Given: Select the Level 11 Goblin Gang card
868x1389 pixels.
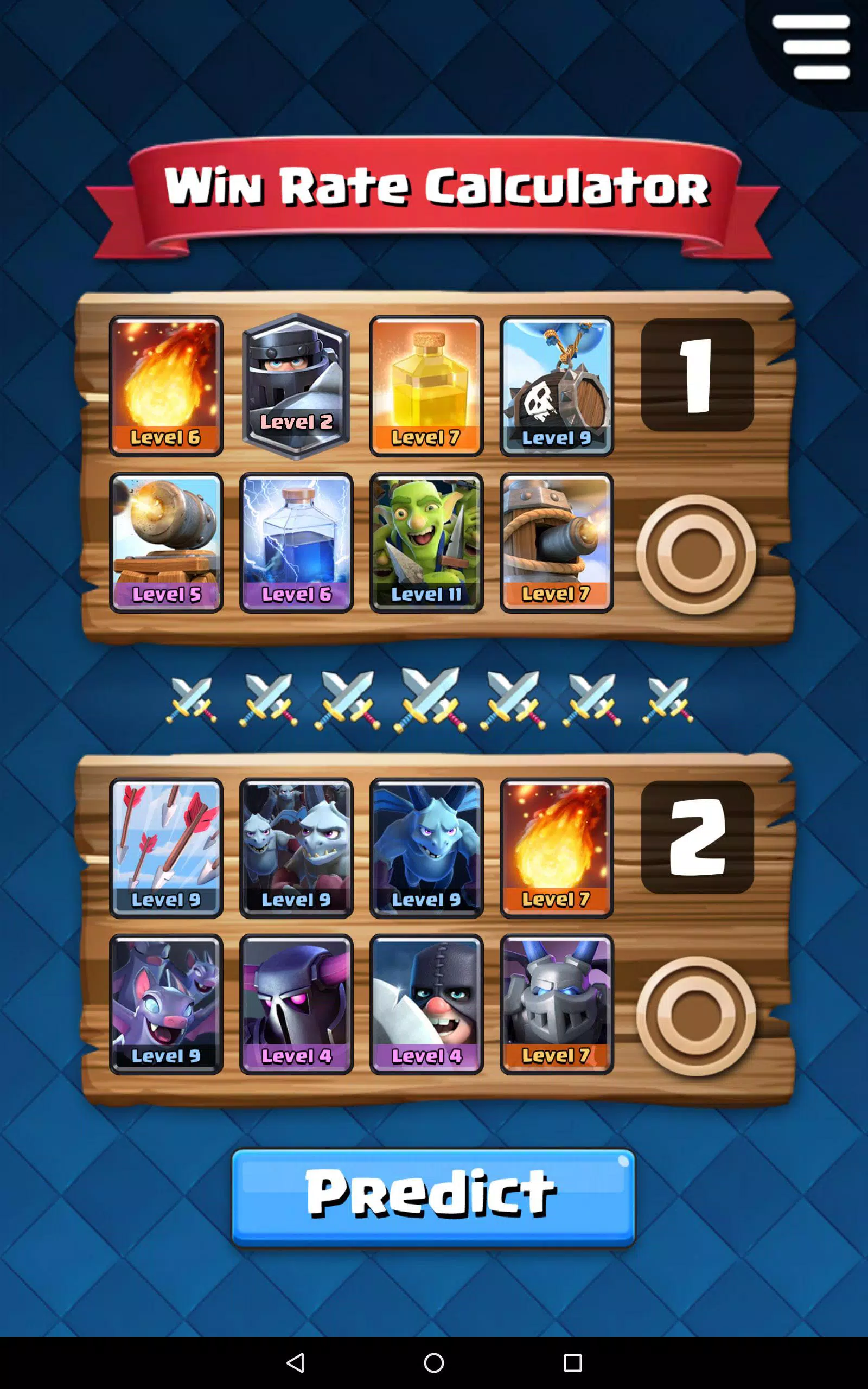Looking at the screenshot, I should pos(426,543).
